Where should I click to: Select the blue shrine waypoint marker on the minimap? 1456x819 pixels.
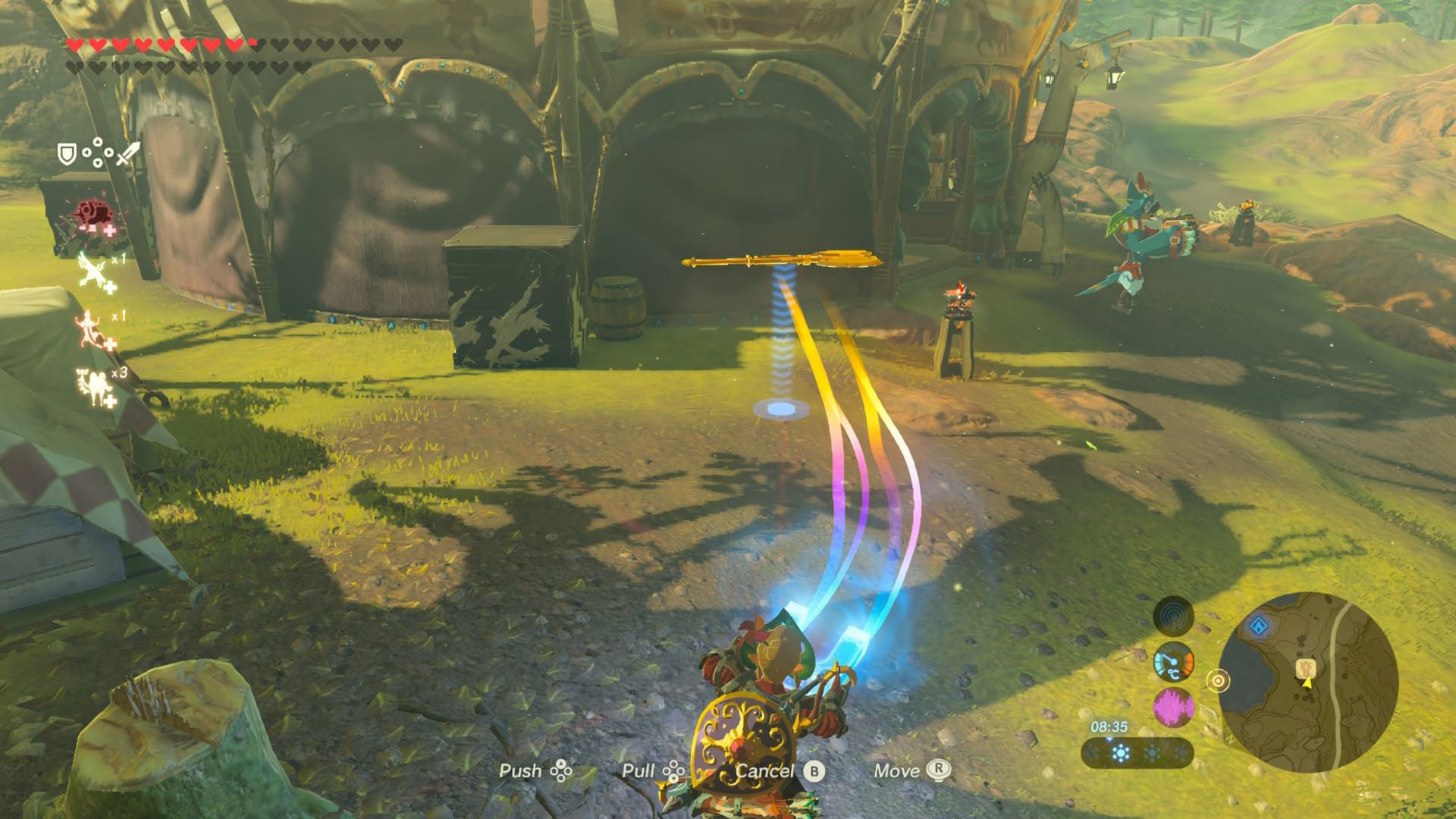[x=1258, y=626]
